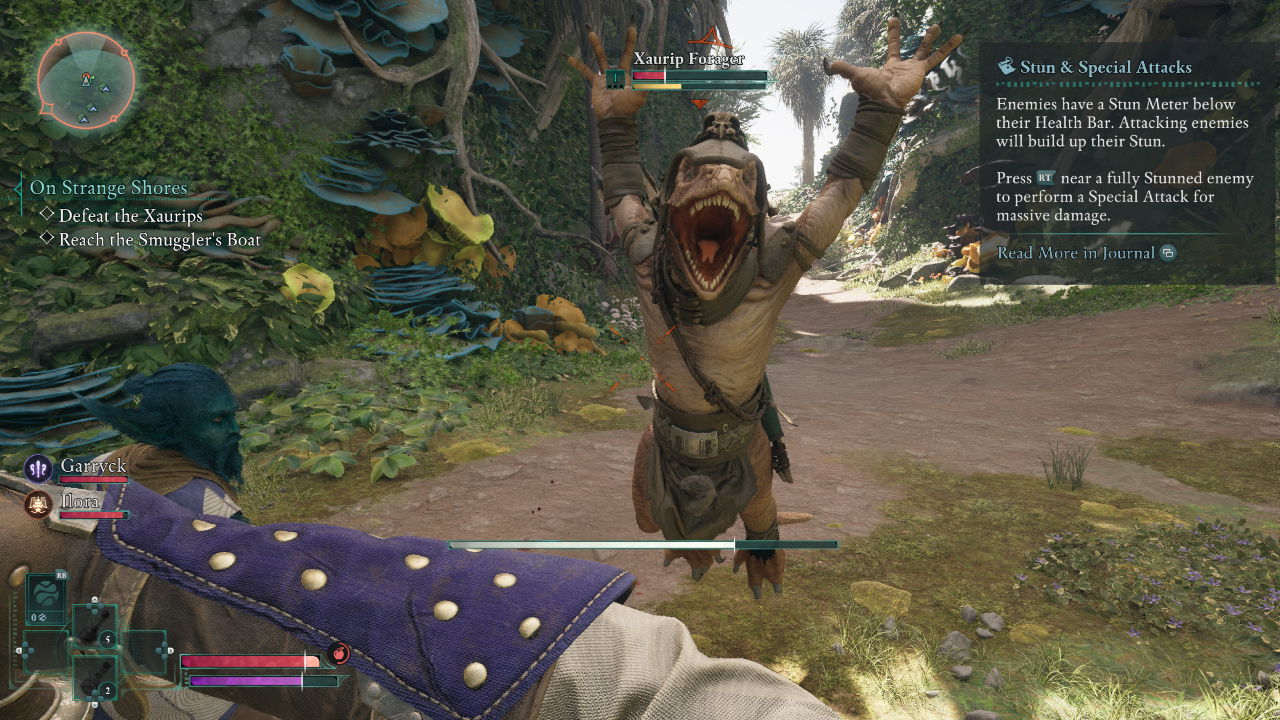Open Read More in Journal link

click(1076, 253)
